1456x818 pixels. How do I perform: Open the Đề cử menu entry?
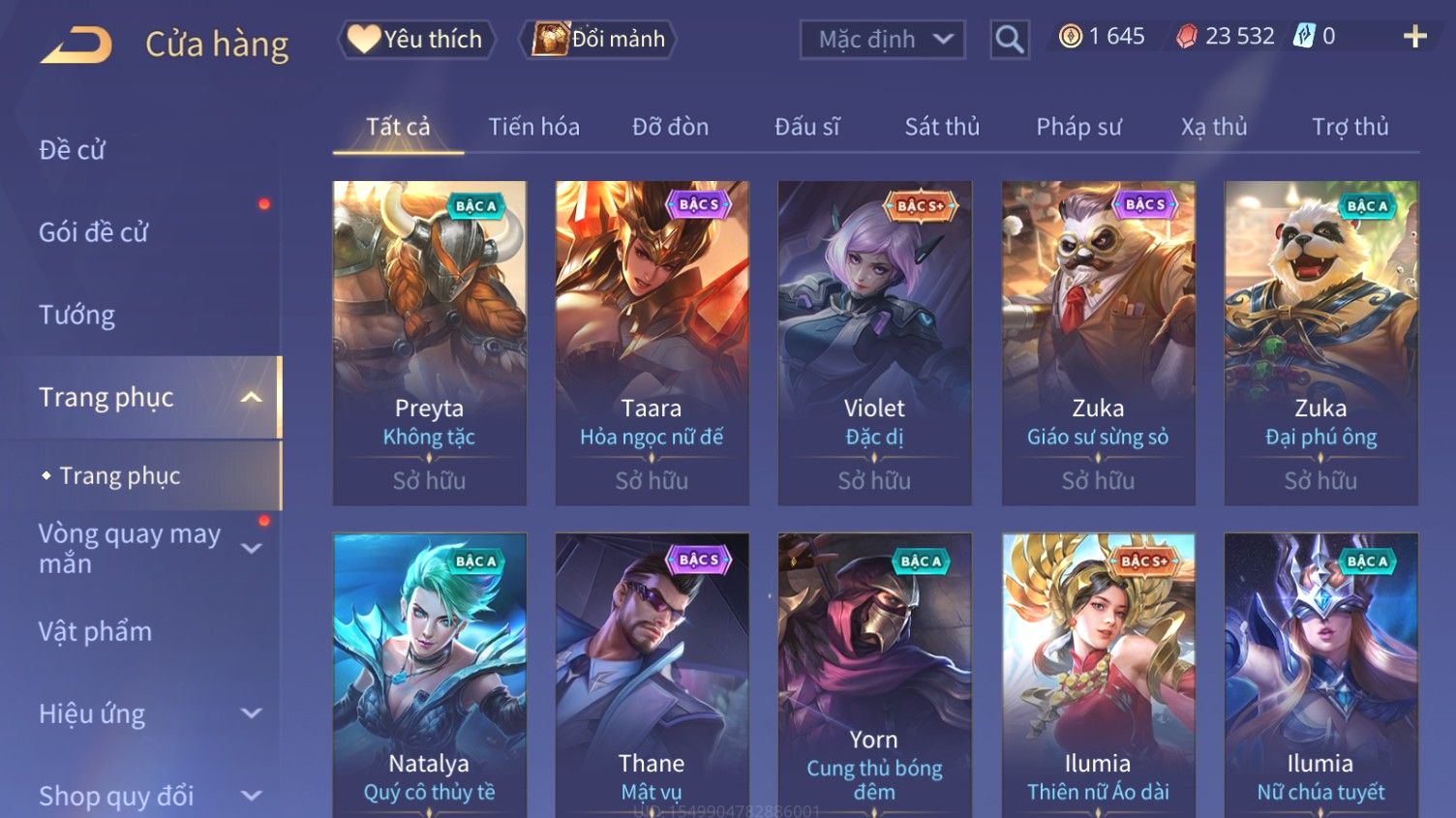[x=73, y=150]
